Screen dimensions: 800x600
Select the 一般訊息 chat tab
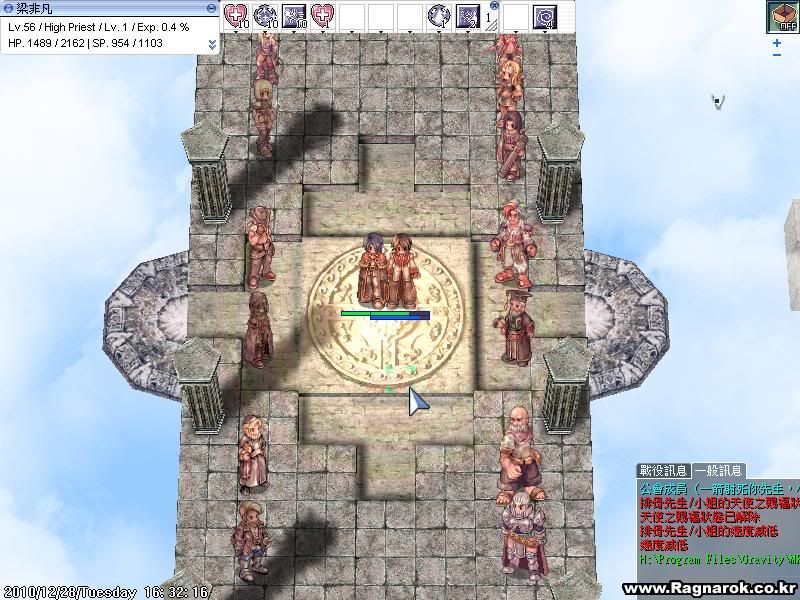coord(719,470)
